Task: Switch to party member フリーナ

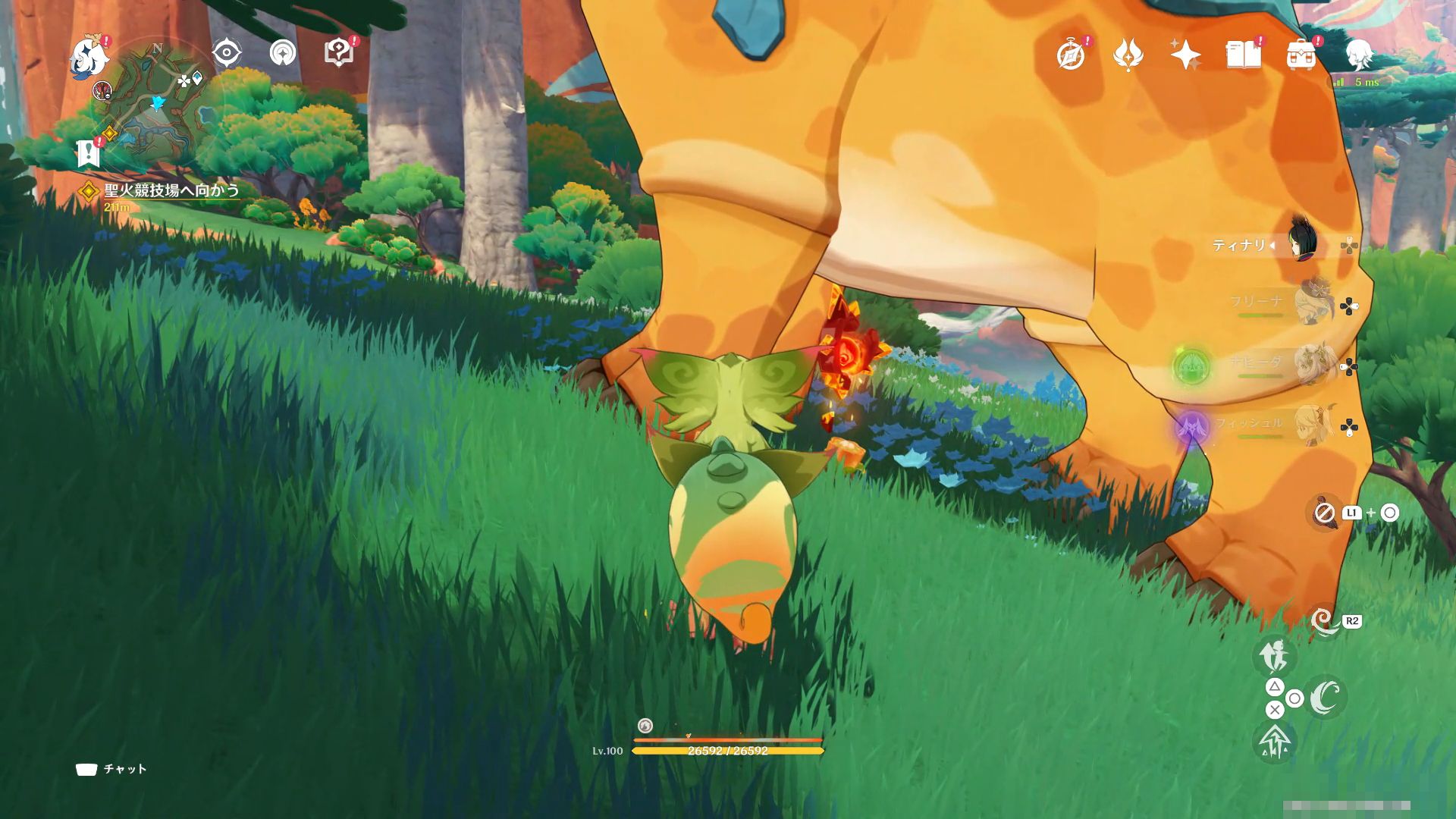Action: 1312,303
